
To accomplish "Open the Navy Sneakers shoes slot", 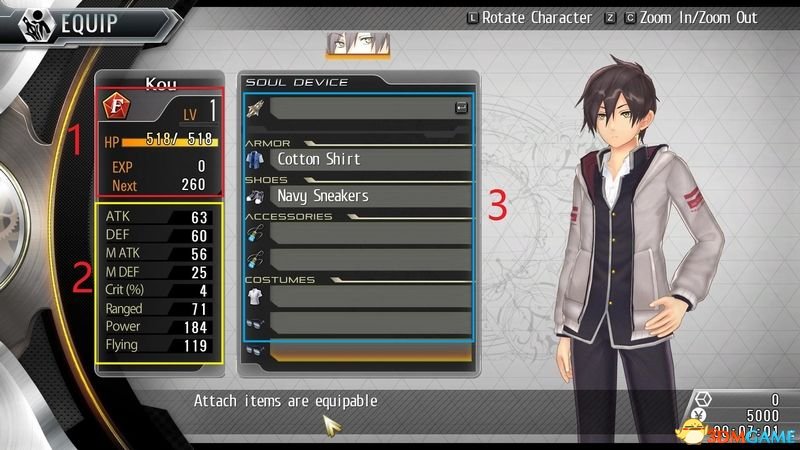I will pyautogui.click(x=360, y=196).
